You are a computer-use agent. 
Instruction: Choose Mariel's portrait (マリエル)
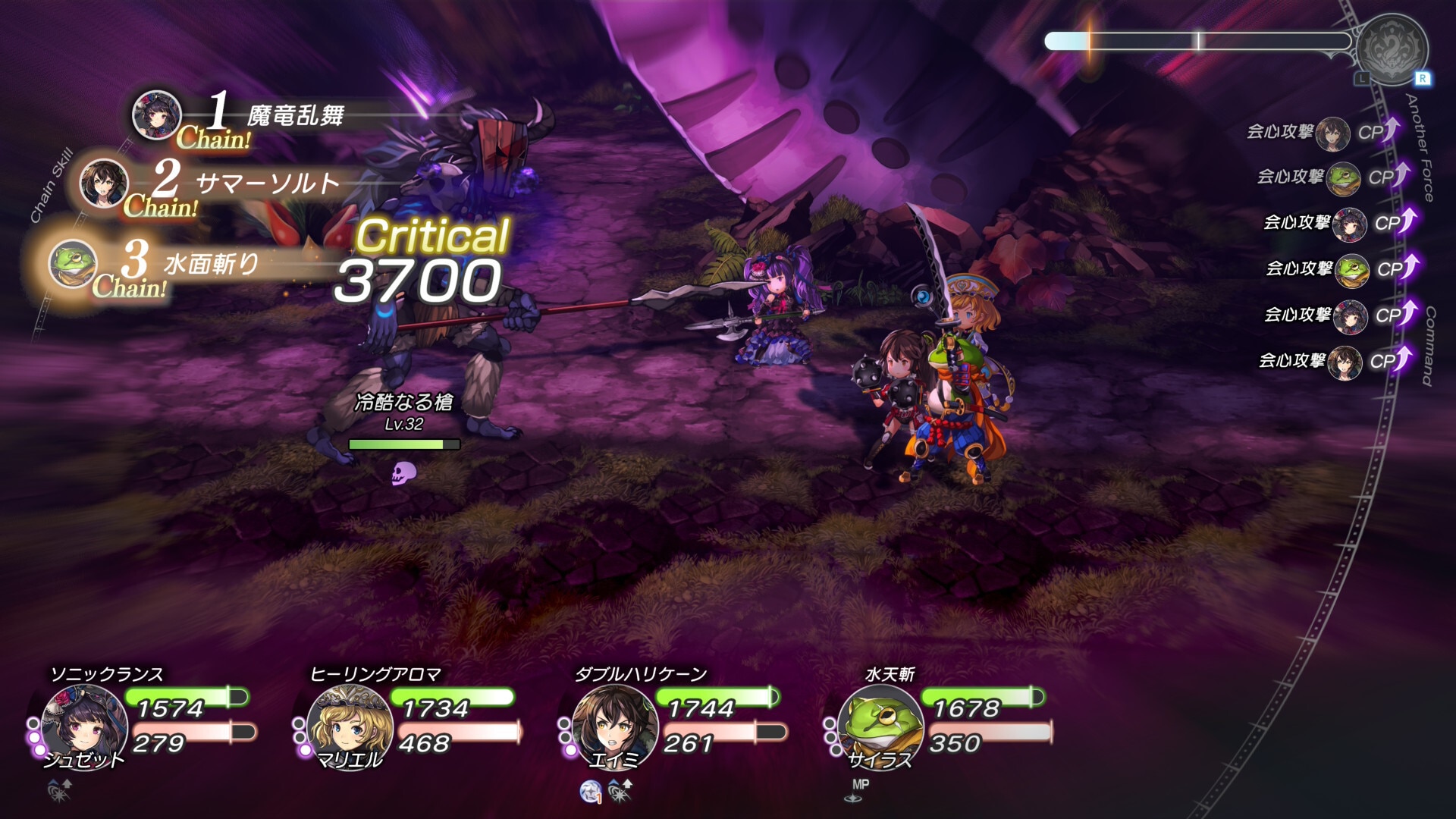(349, 725)
